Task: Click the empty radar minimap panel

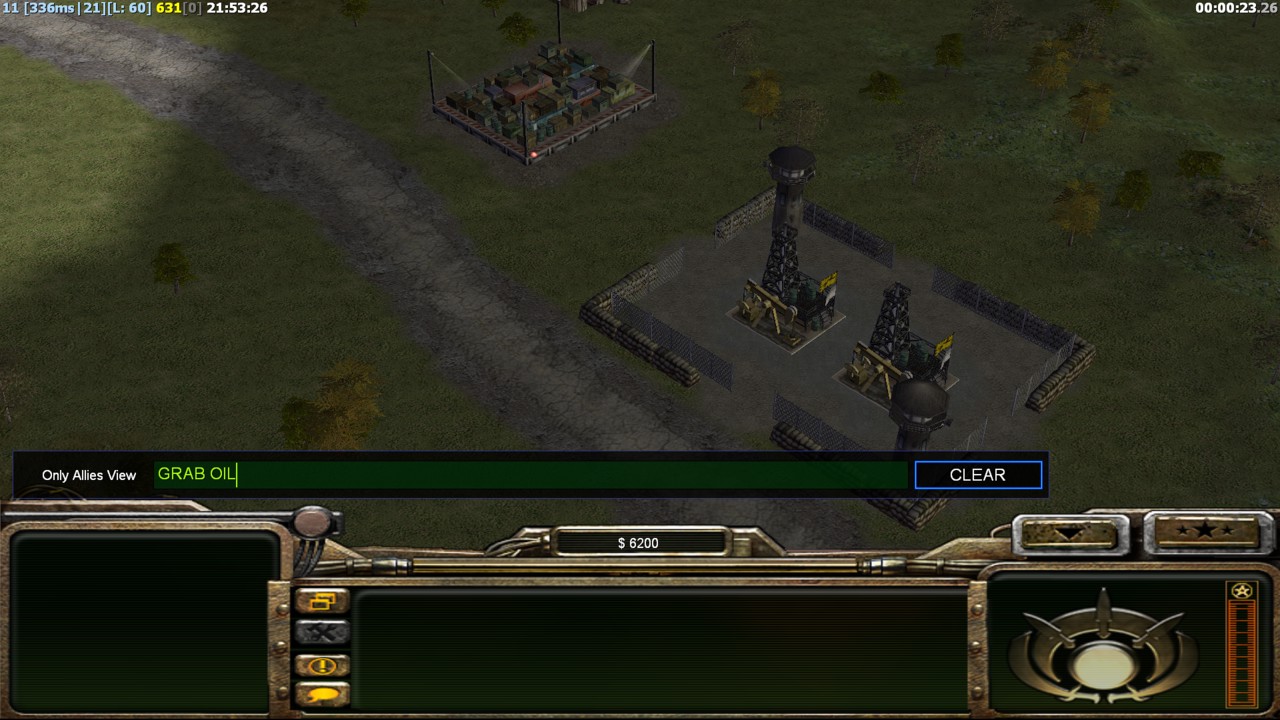Action: pos(143,621)
